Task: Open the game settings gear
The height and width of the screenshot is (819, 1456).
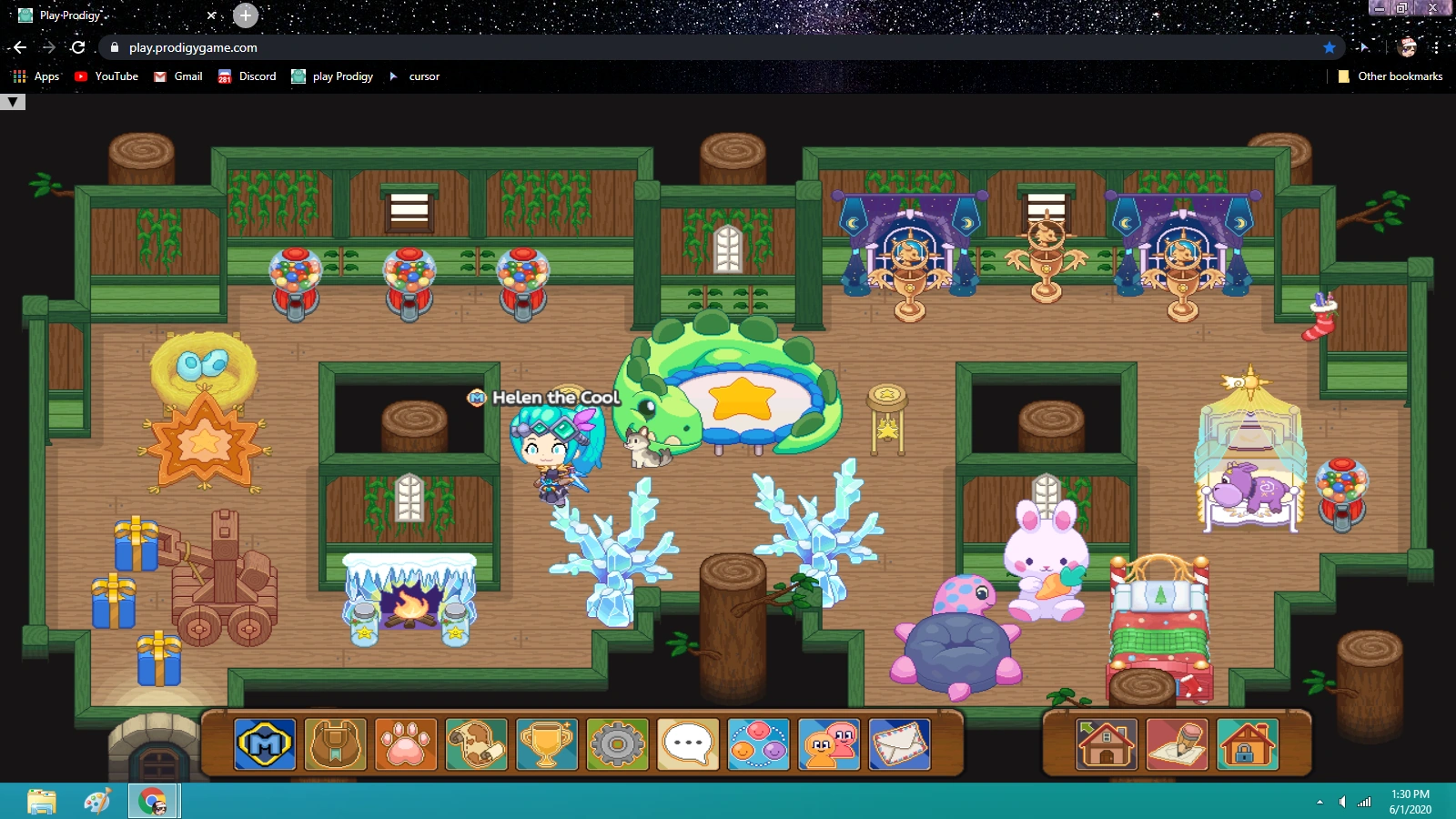Action: tap(617, 744)
